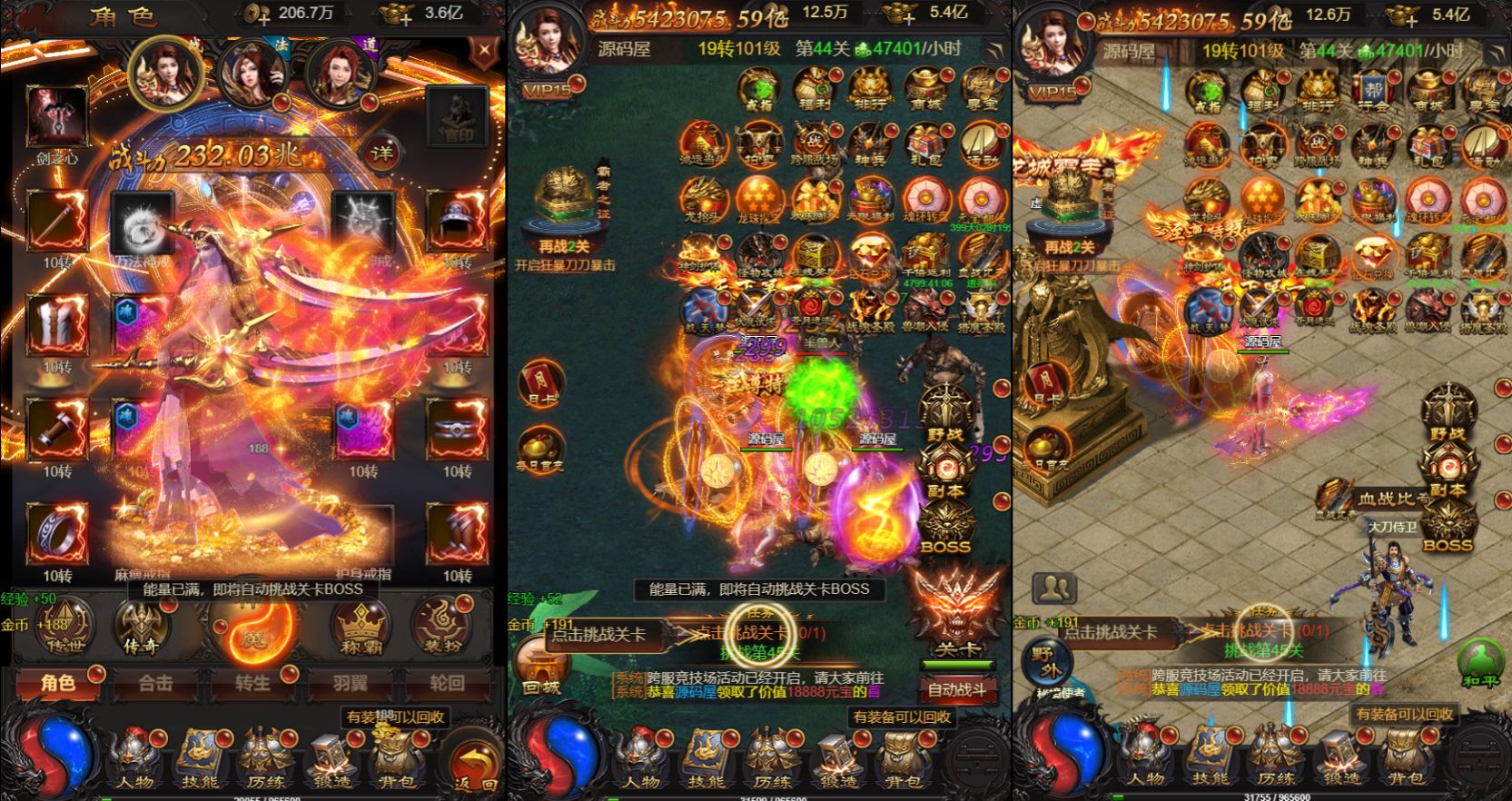Switch to the 羽翼 wings tab
This screenshot has width=1512, height=801.
(350, 686)
